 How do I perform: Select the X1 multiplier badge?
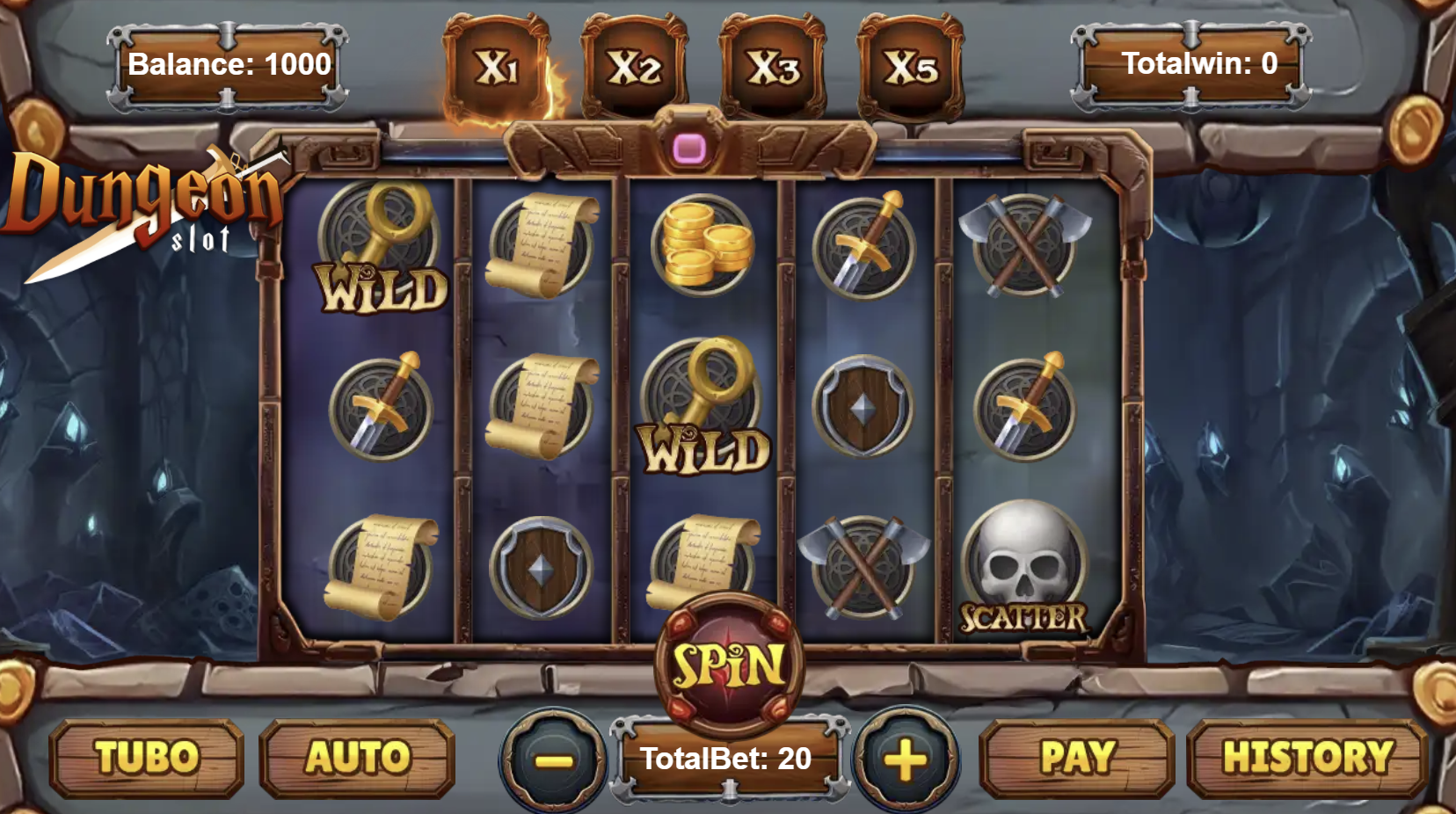(x=497, y=68)
